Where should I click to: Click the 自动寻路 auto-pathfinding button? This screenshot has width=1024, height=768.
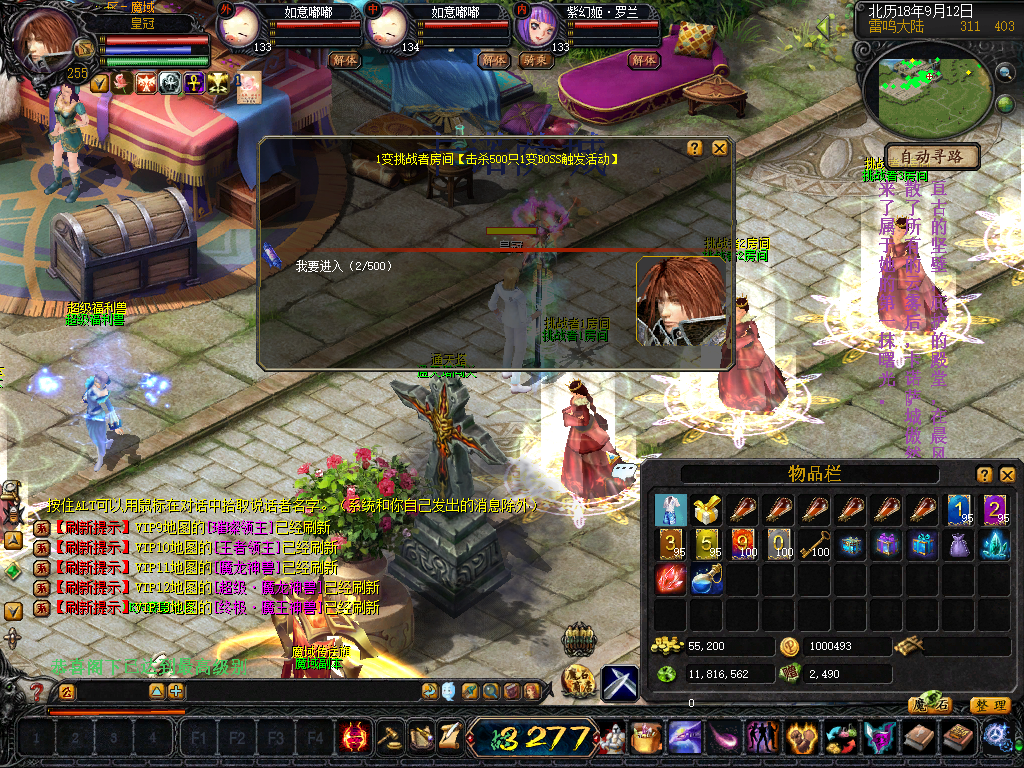click(x=931, y=157)
